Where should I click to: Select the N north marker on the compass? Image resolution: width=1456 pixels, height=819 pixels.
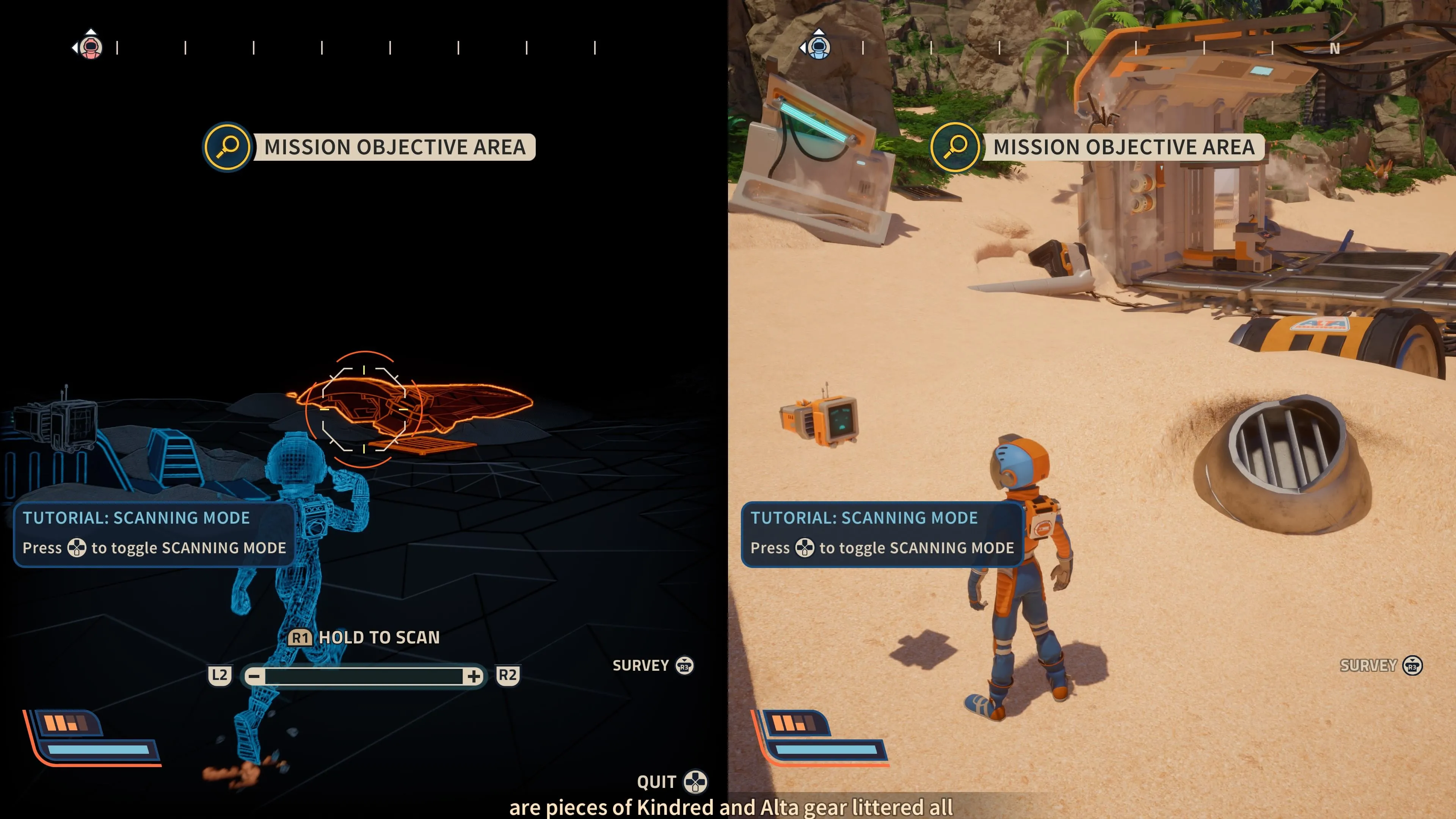(x=1335, y=49)
